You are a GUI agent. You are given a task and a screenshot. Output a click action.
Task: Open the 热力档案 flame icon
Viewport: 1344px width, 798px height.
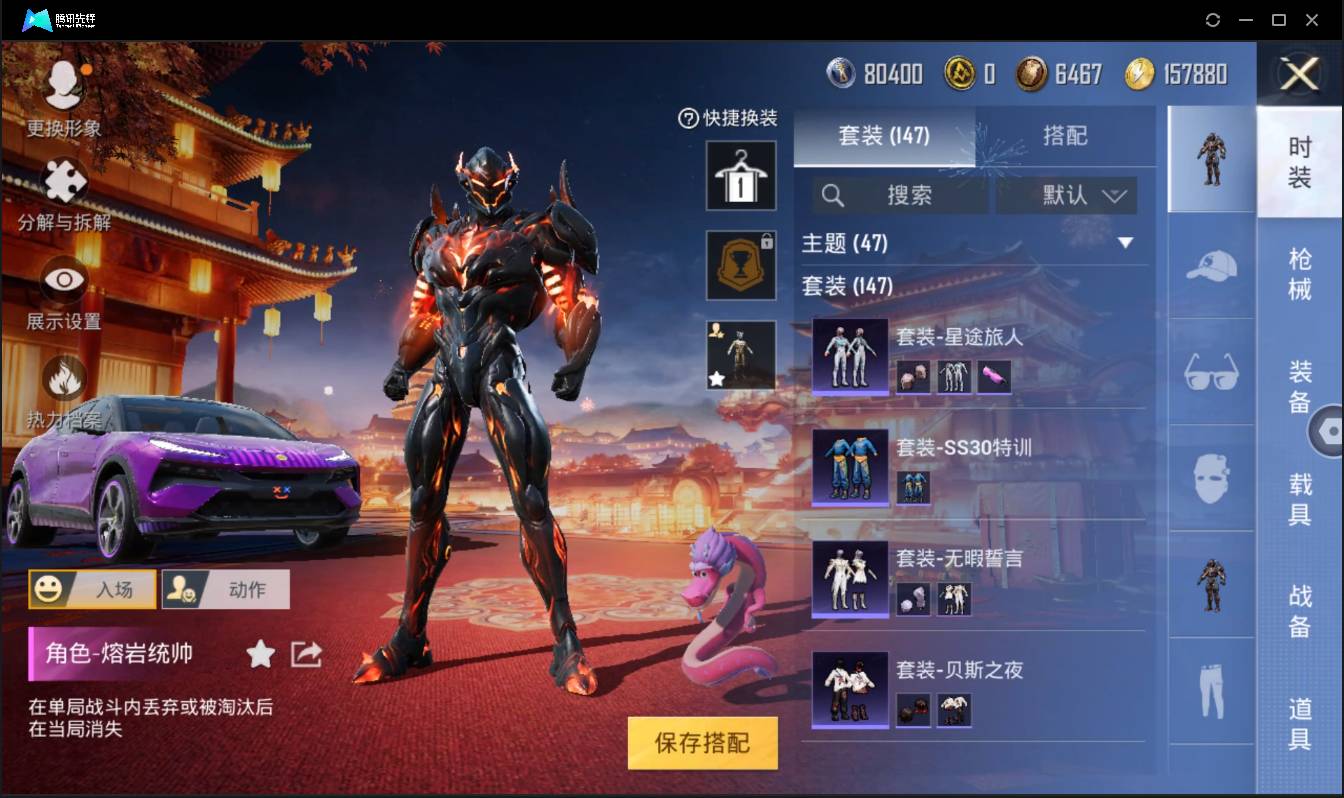(x=62, y=380)
